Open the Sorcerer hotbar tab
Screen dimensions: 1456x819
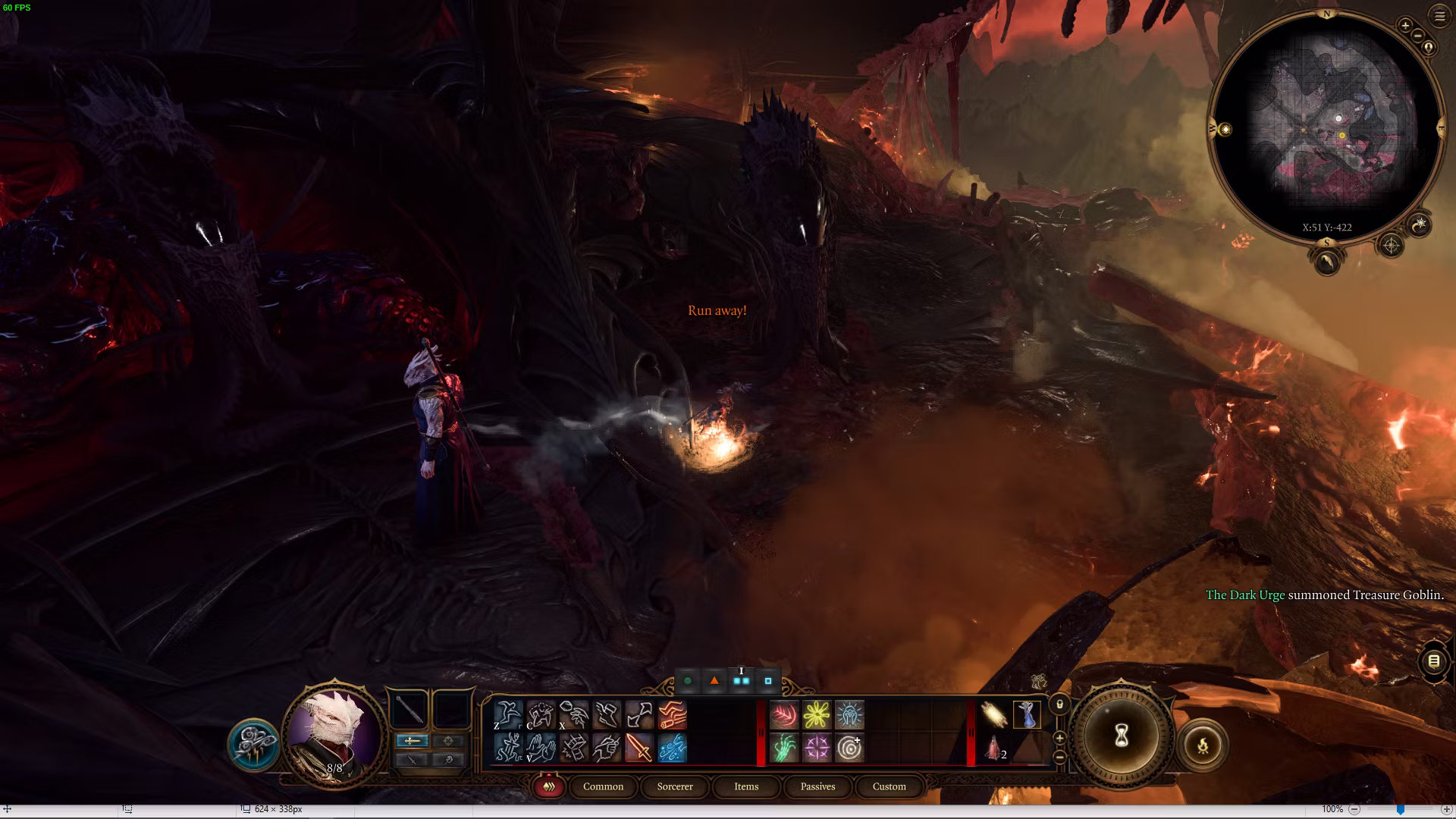pos(675,786)
